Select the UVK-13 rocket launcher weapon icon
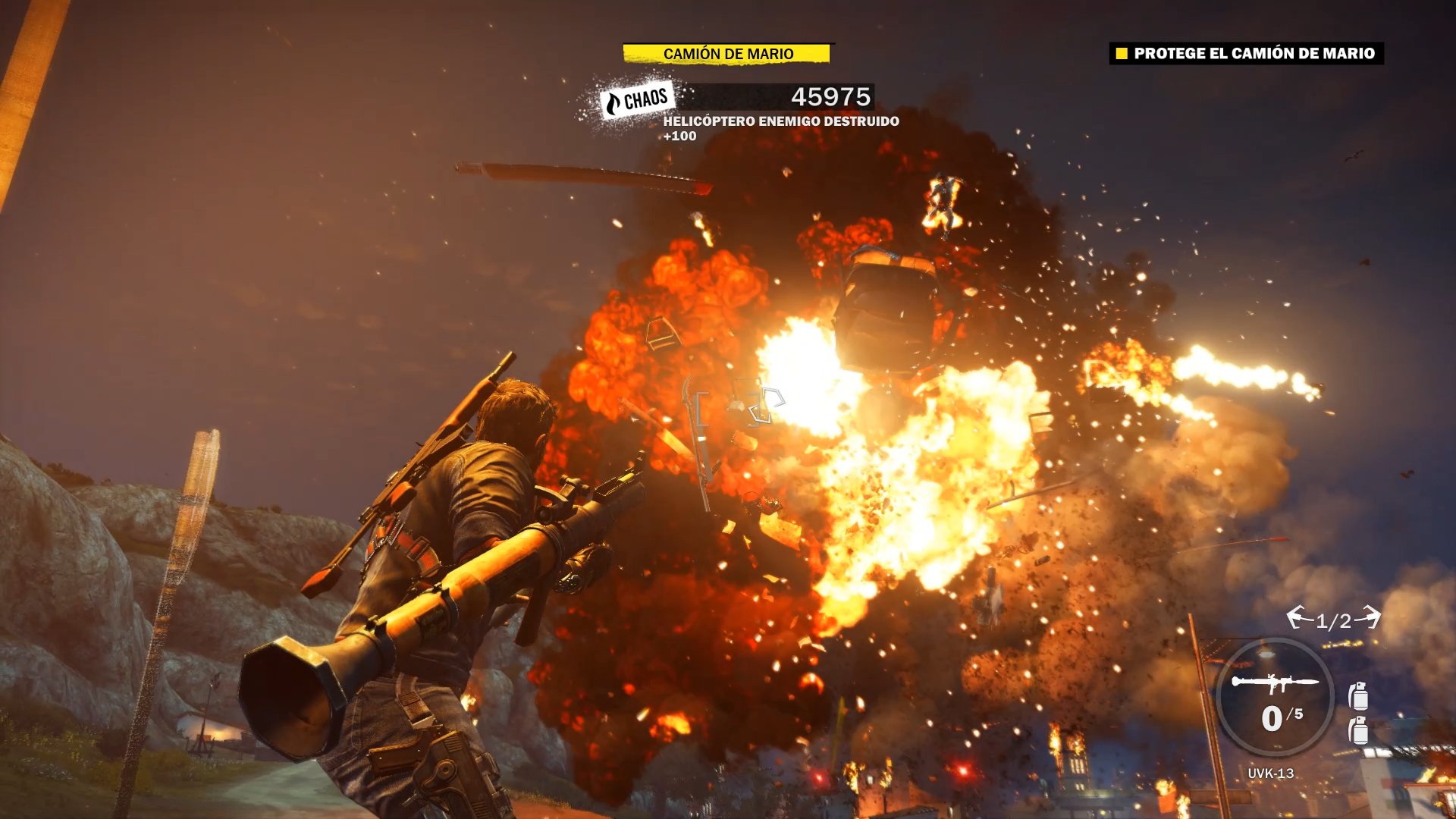 coord(1274,683)
